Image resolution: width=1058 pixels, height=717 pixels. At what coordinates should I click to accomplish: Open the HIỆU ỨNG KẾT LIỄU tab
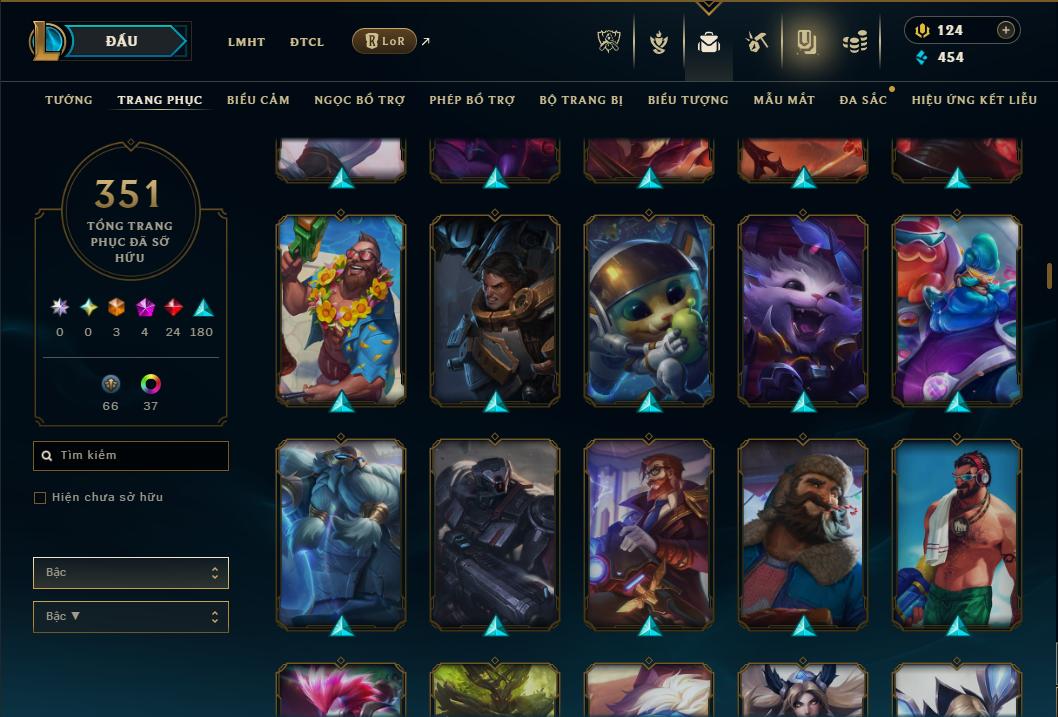click(974, 100)
